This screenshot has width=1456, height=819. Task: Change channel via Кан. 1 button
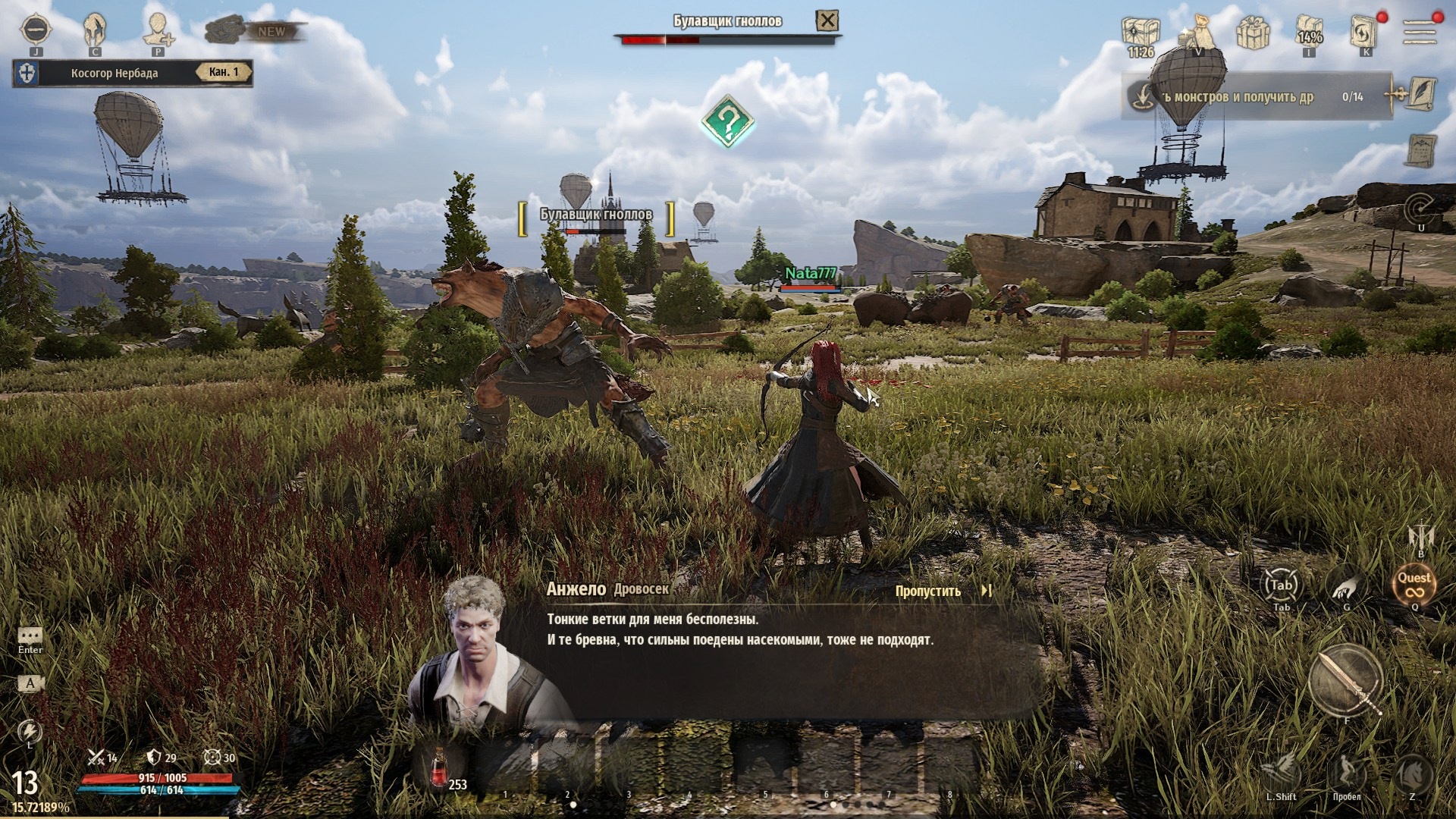223,73
